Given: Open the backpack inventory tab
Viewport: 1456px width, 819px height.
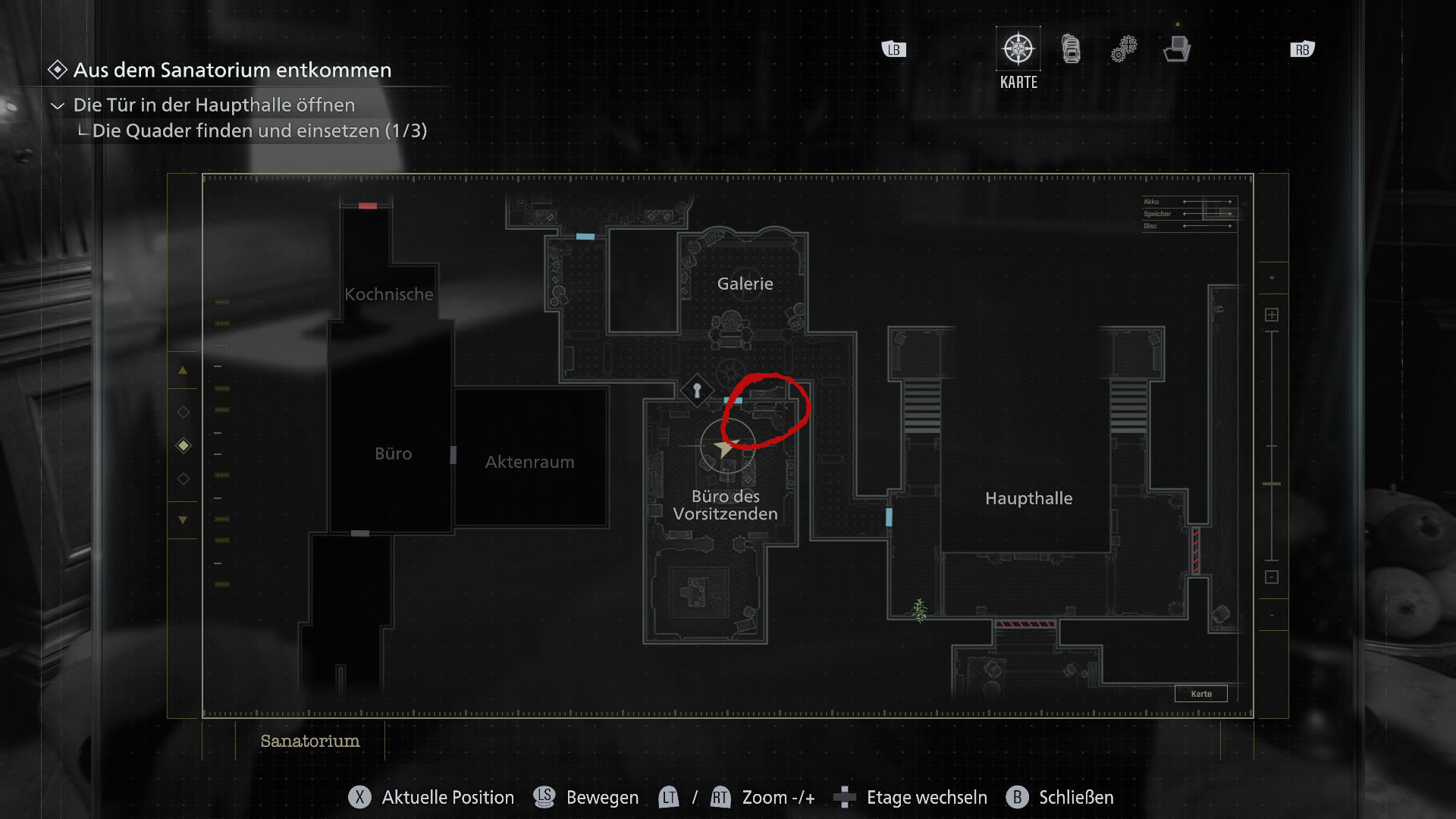Looking at the screenshot, I should click(1071, 49).
